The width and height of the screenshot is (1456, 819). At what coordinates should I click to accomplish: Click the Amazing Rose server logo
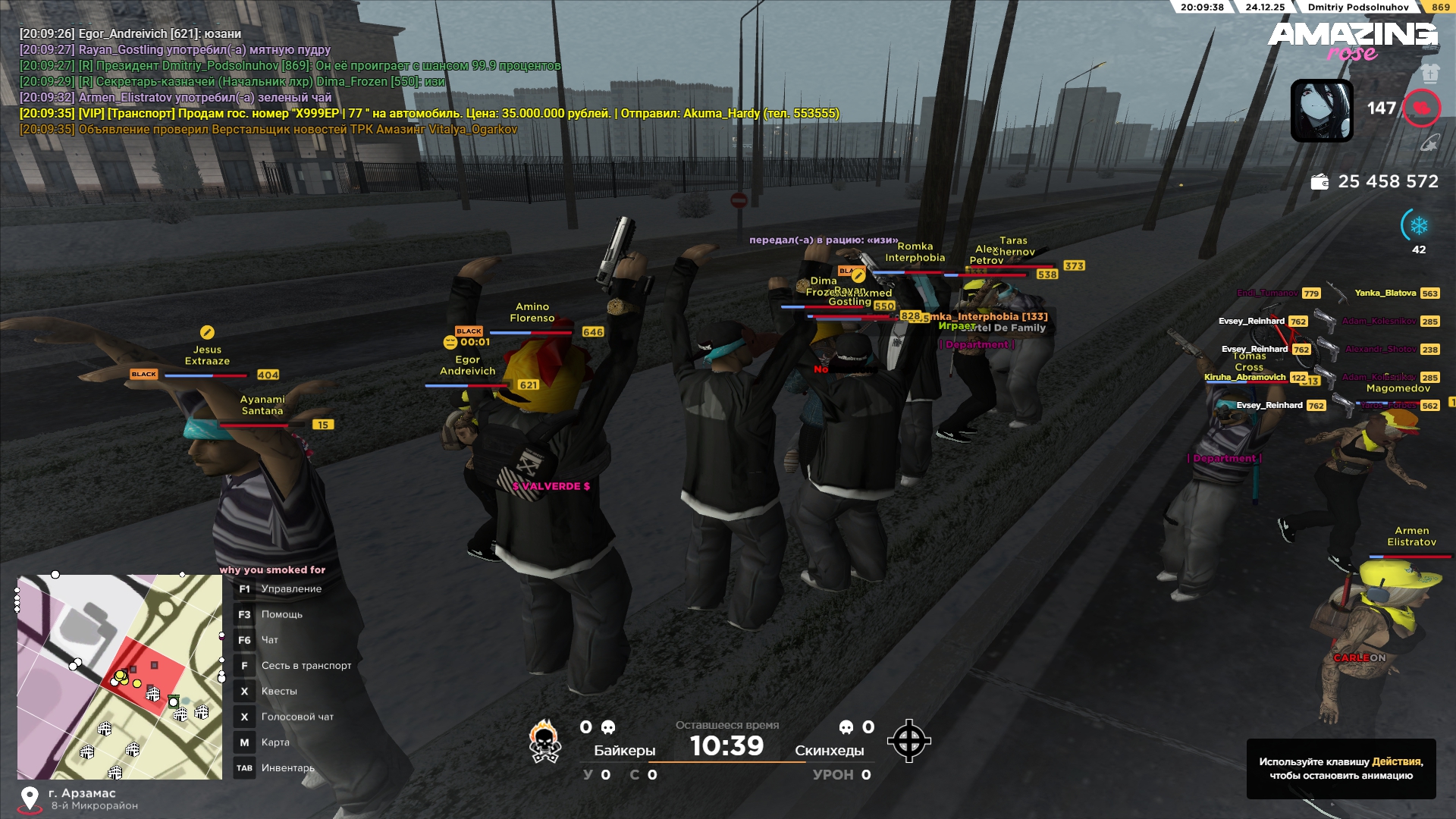click(1352, 39)
